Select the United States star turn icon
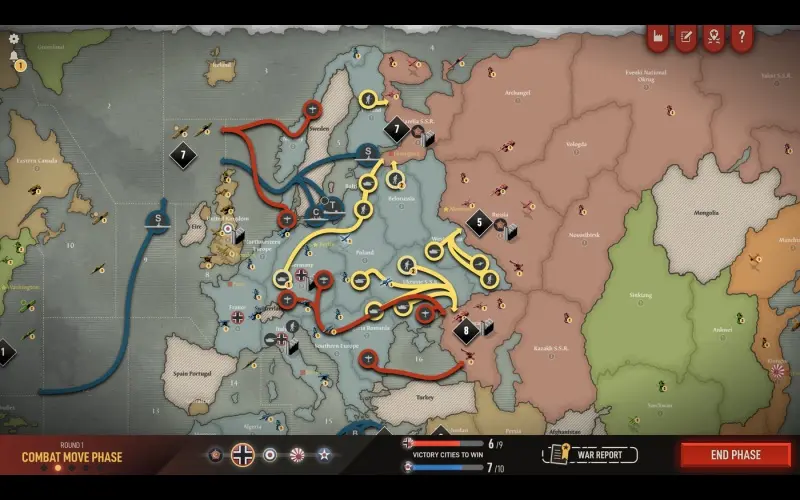The width and height of the screenshot is (800, 500). click(x=324, y=455)
